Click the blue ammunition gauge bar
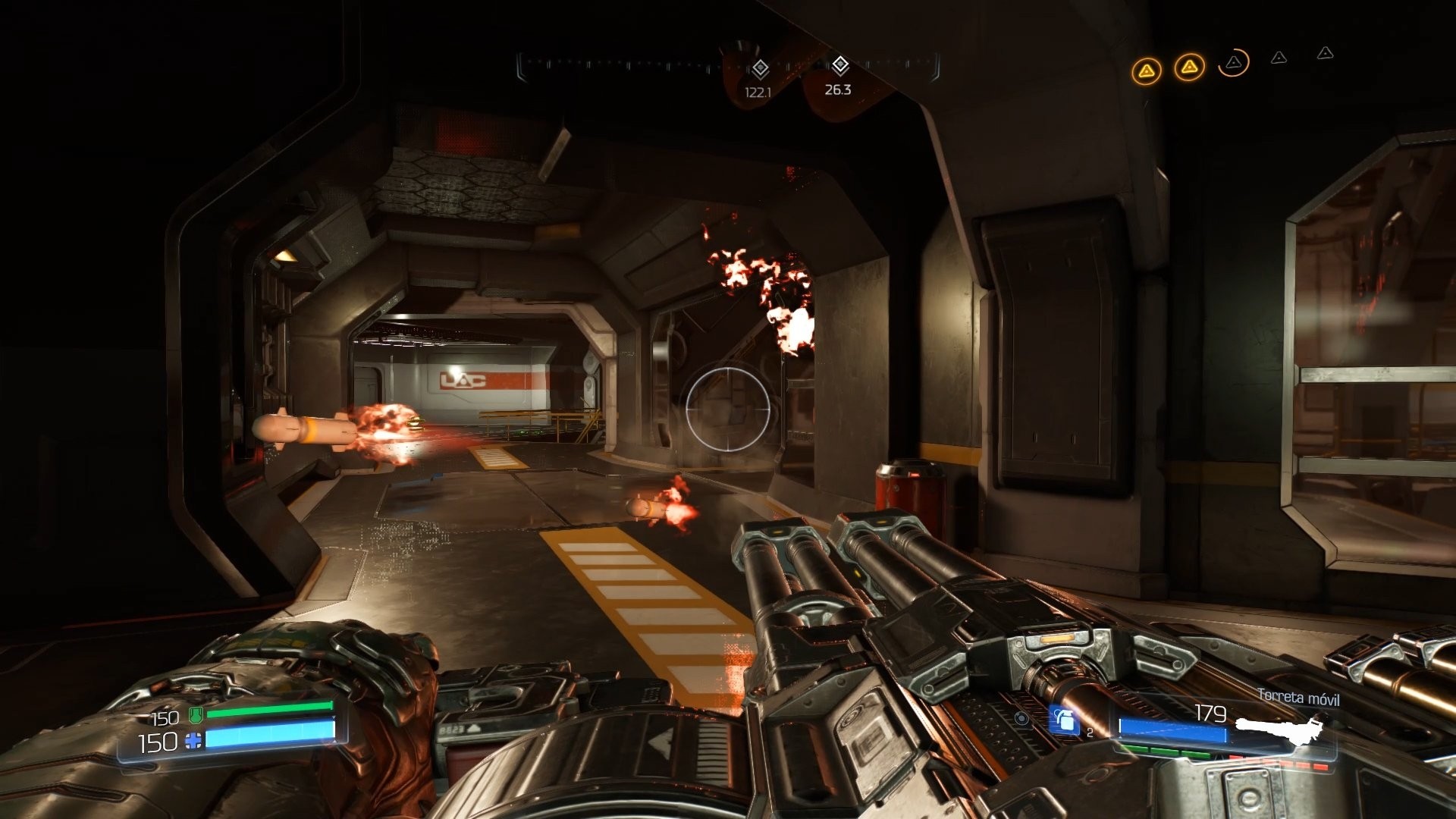The image size is (1456, 819). (x=1172, y=730)
